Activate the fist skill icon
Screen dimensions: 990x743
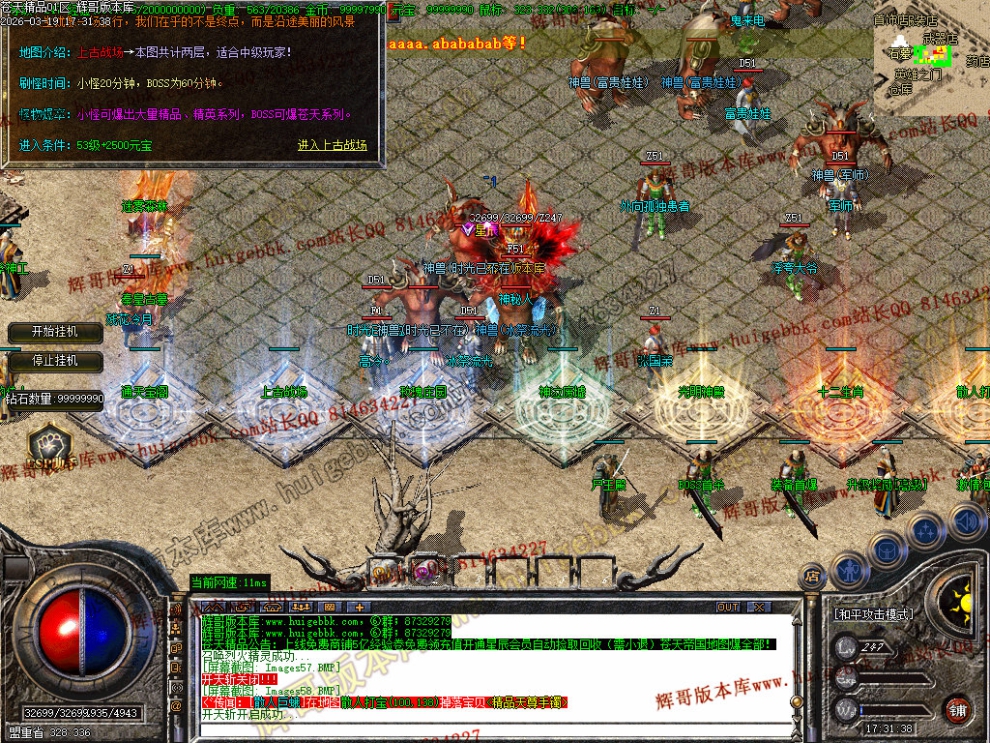point(48,444)
